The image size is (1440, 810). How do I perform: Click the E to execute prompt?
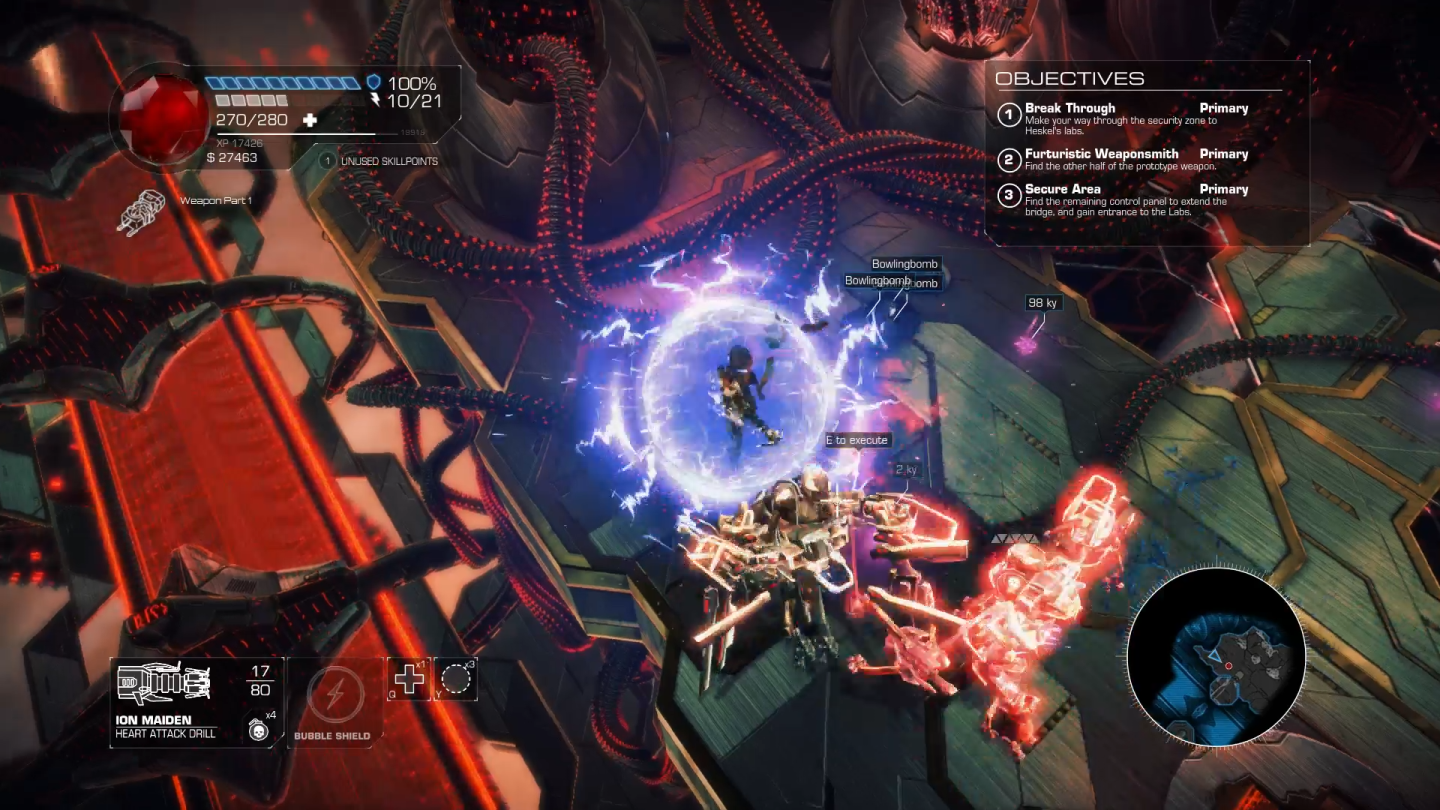pyautogui.click(x=857, y=439)
